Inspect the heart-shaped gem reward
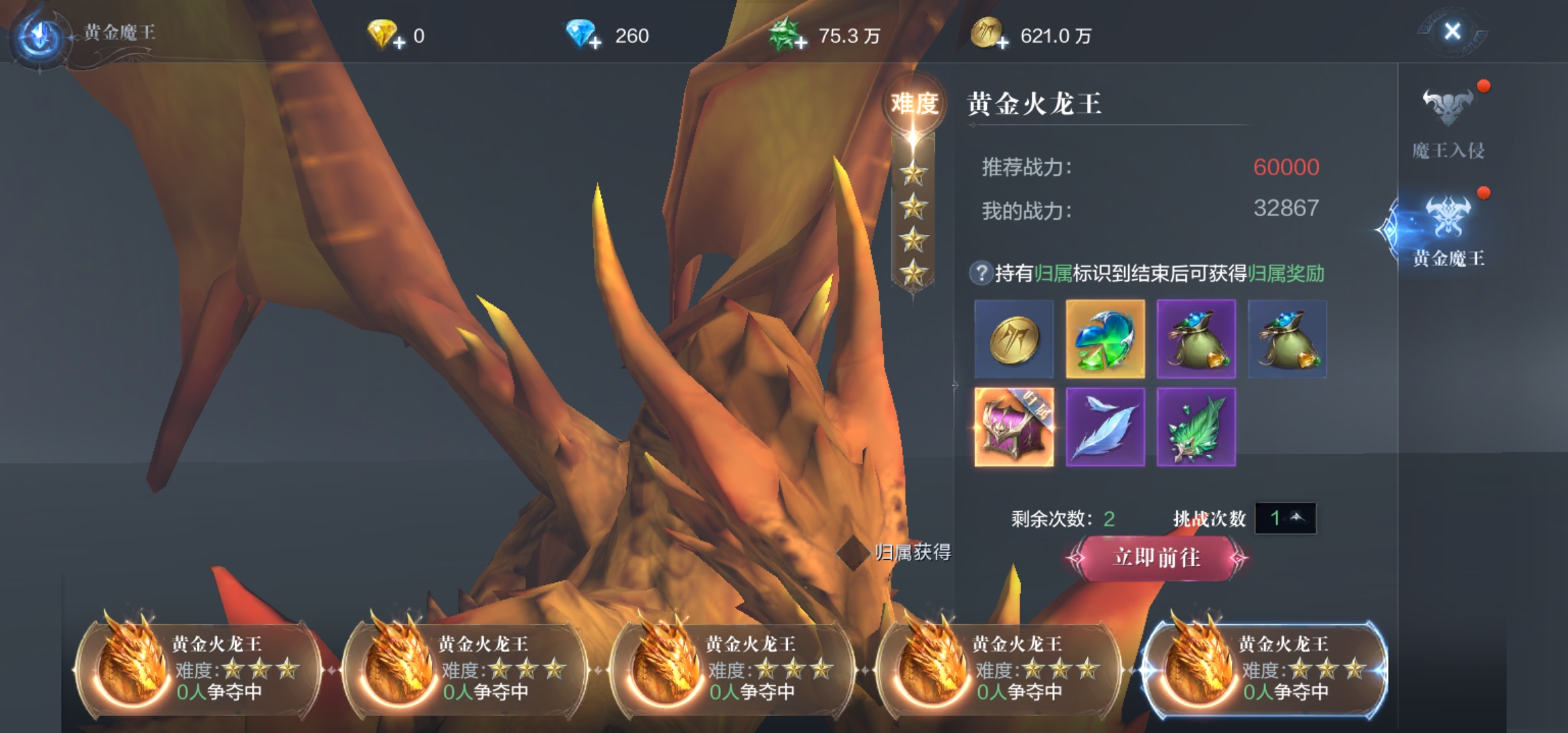 click(1105, 339)
